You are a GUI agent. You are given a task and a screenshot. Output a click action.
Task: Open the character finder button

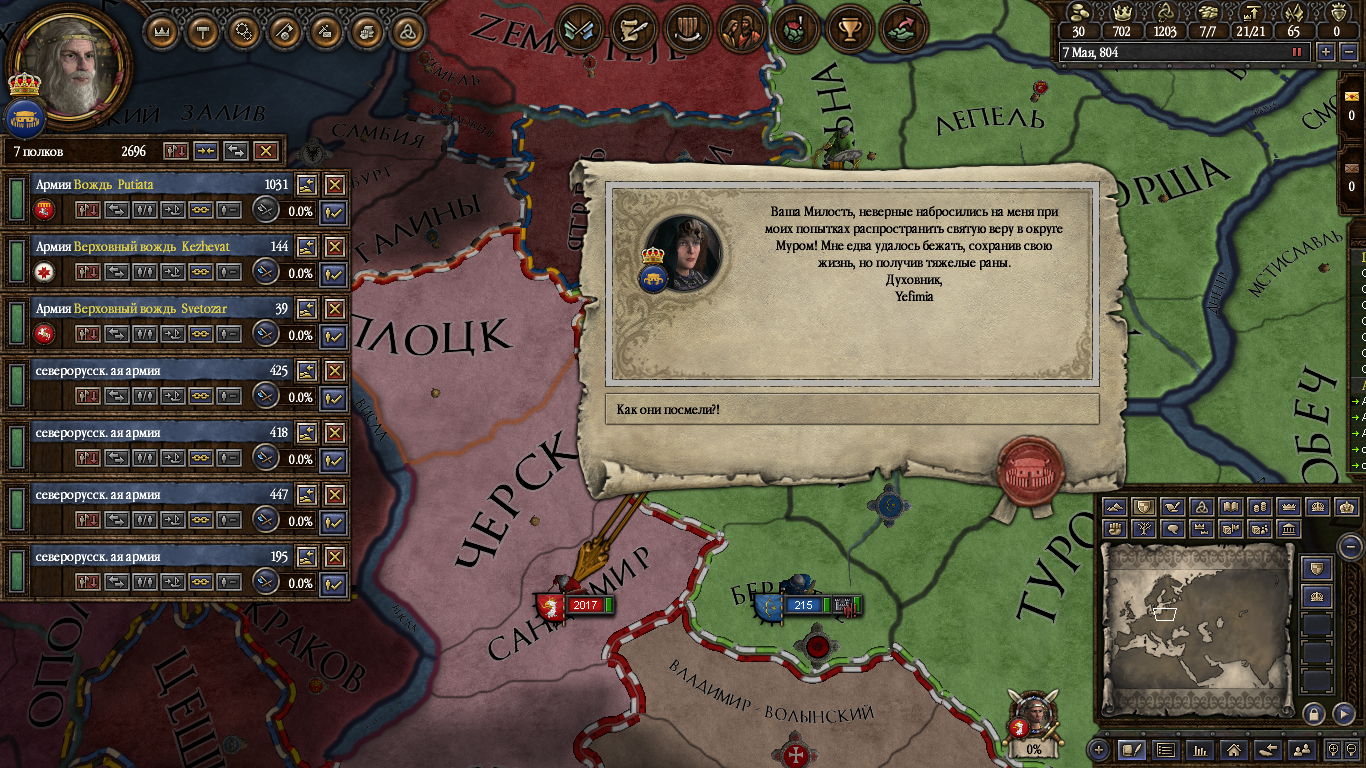(x=1301, y=748)
